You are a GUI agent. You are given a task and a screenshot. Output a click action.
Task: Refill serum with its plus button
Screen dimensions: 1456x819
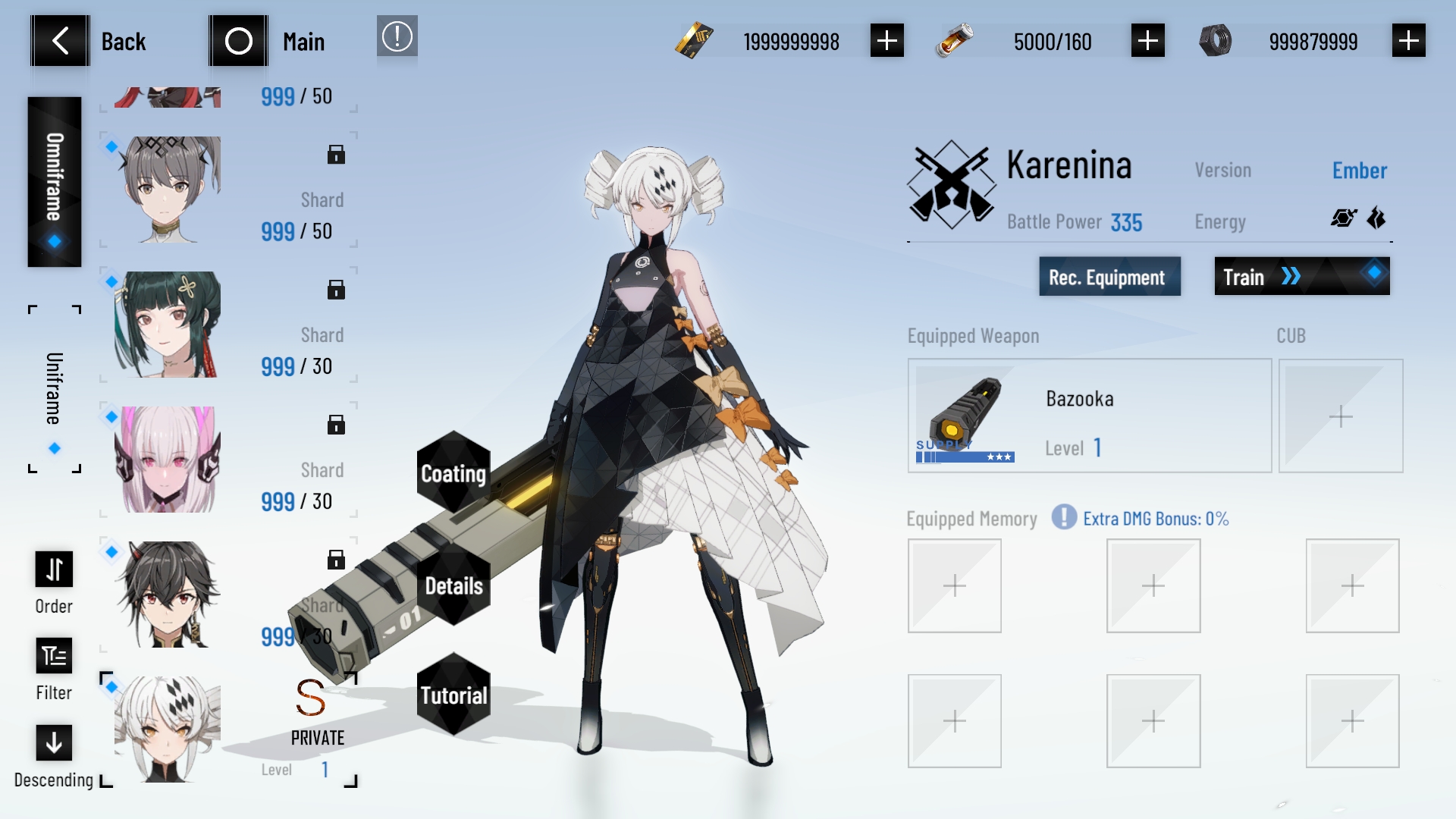click(x=1147, y=41)
